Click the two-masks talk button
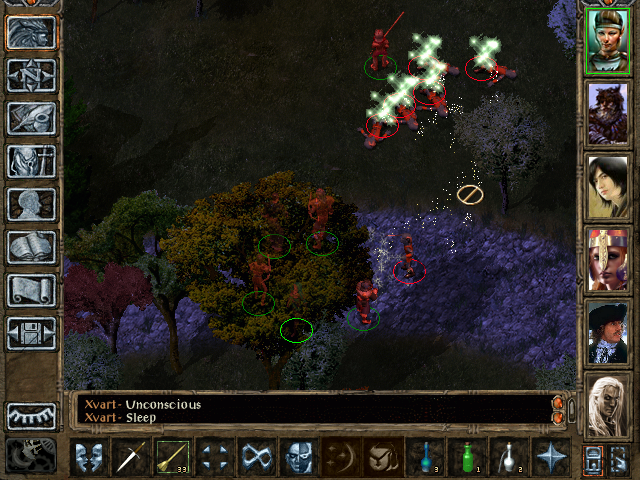The image size is (640, 480). [x=90, y=457]
